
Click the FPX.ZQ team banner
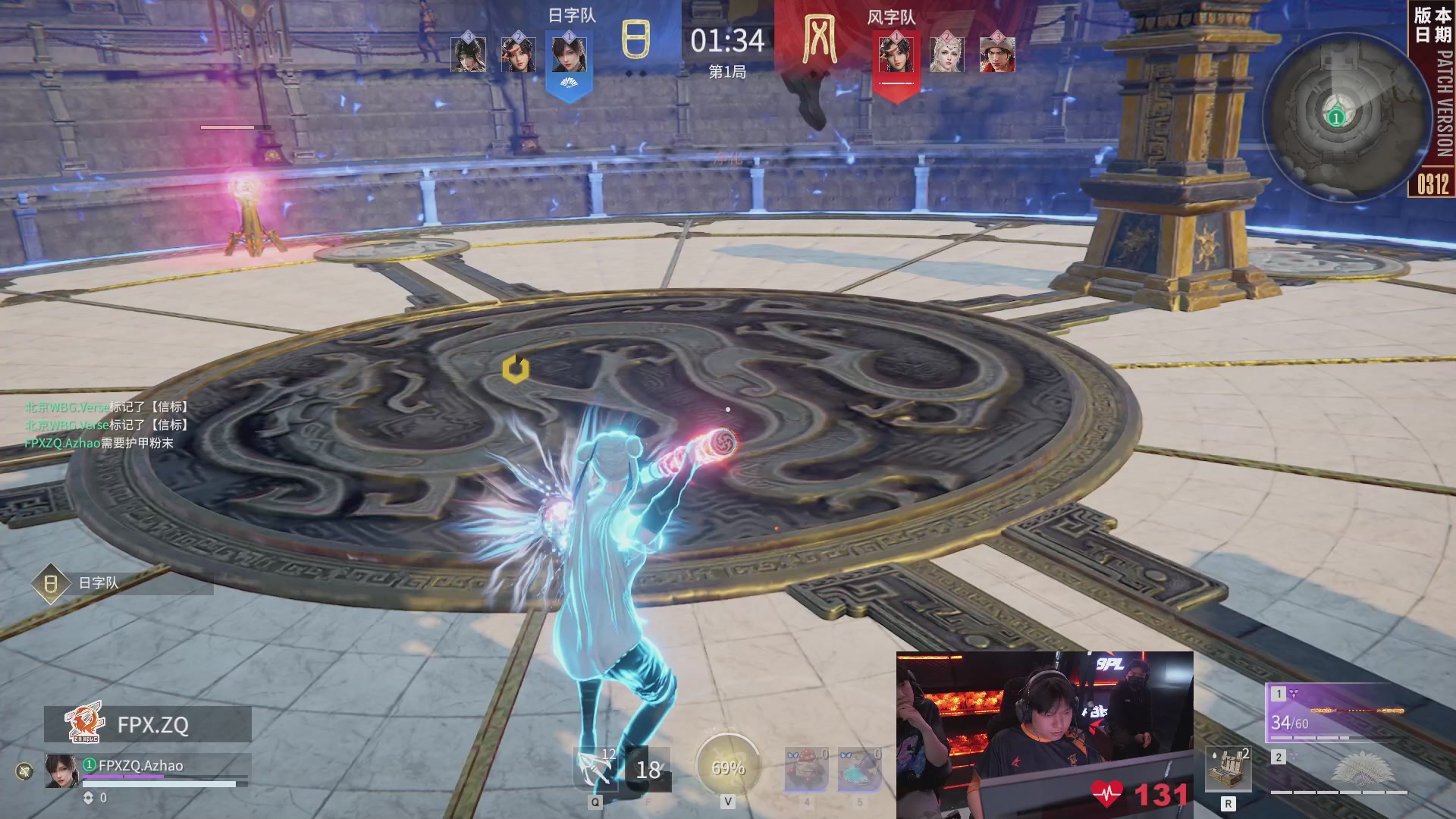(x=148, y=724)
